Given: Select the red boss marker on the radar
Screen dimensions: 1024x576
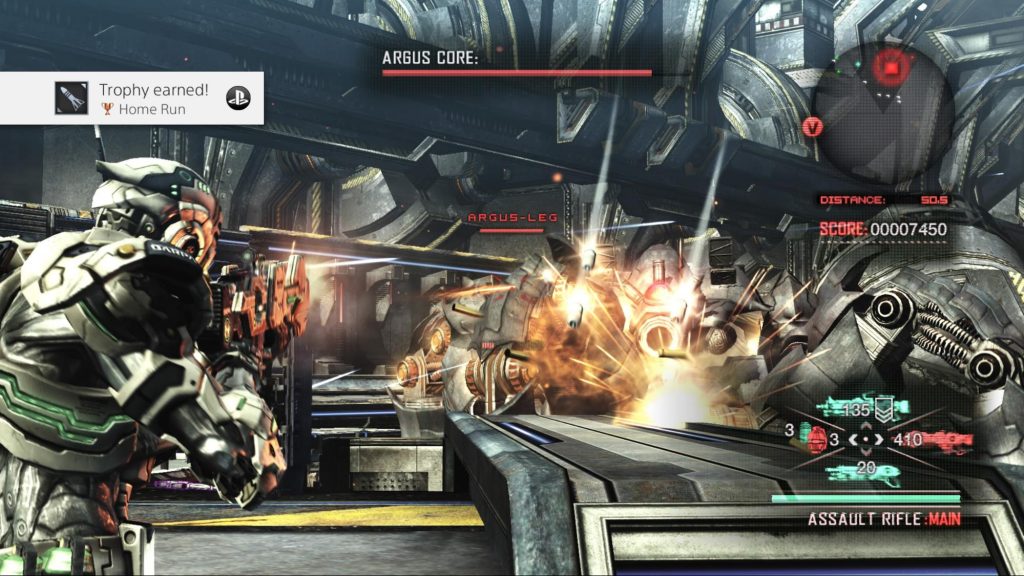Looking at the screenshot, I should tap(888, 66).
